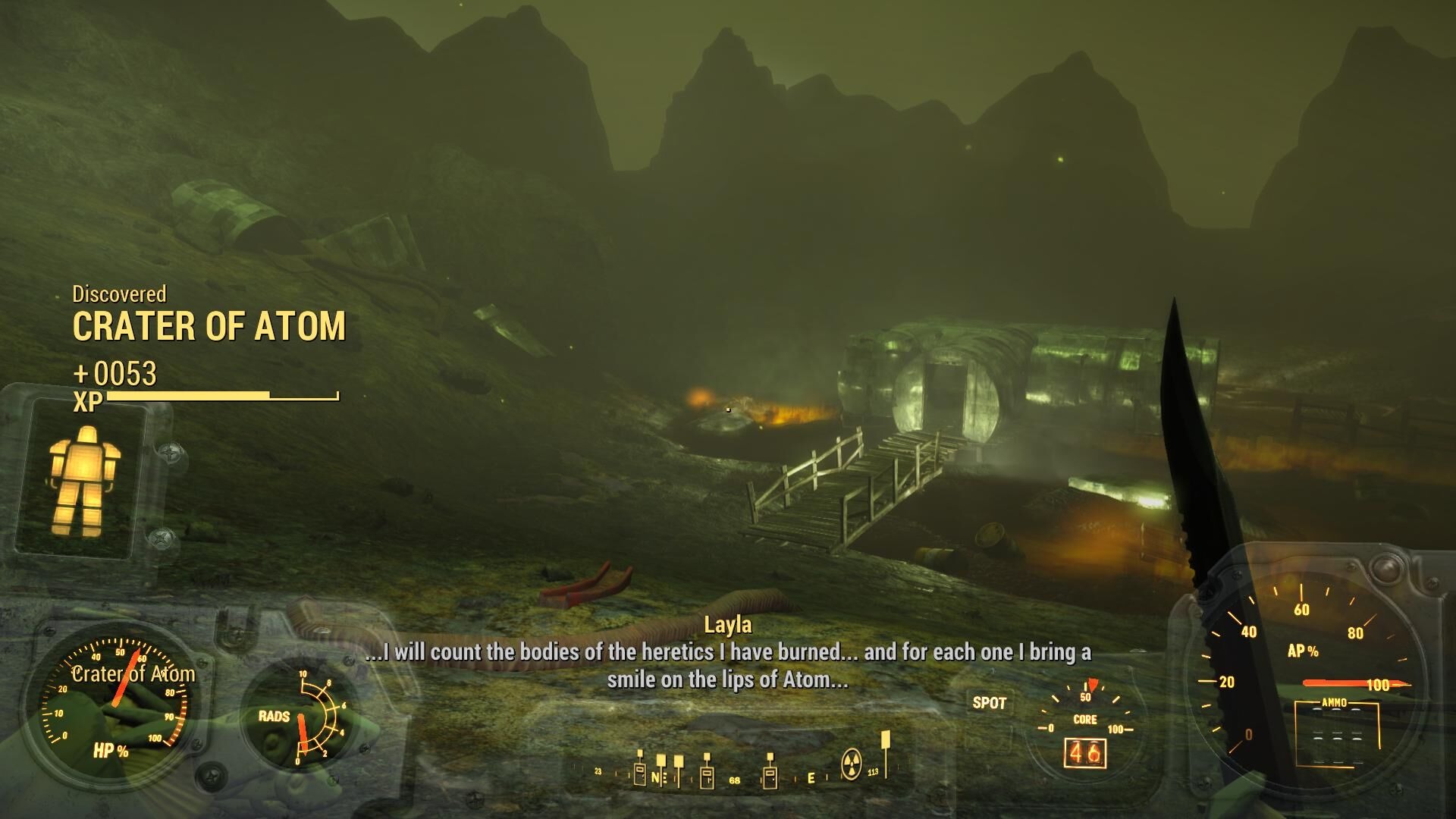The image size is (1456, 819).
Task: Select the CRATER OF ATOM title
Action: pos(210,328)
